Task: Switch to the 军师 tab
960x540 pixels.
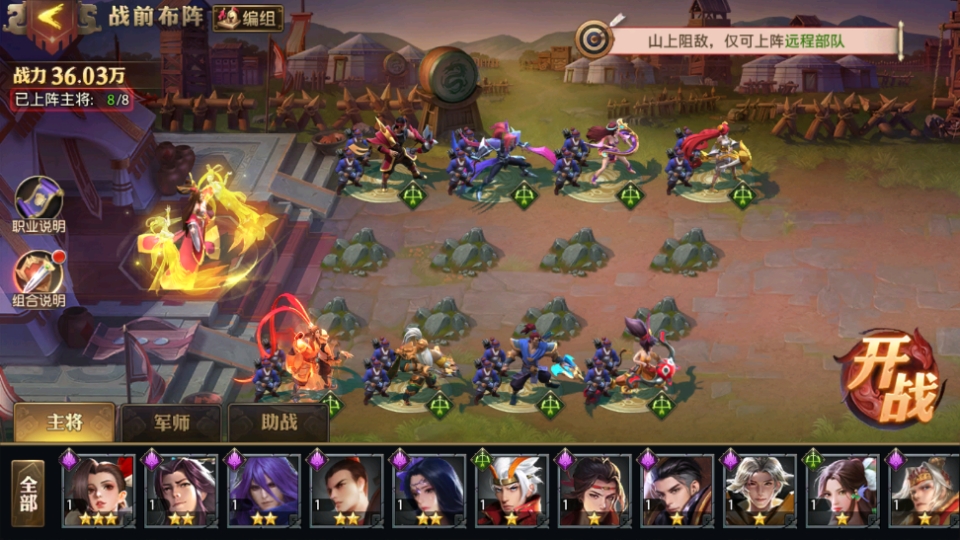Action: (x=171, y=423)
